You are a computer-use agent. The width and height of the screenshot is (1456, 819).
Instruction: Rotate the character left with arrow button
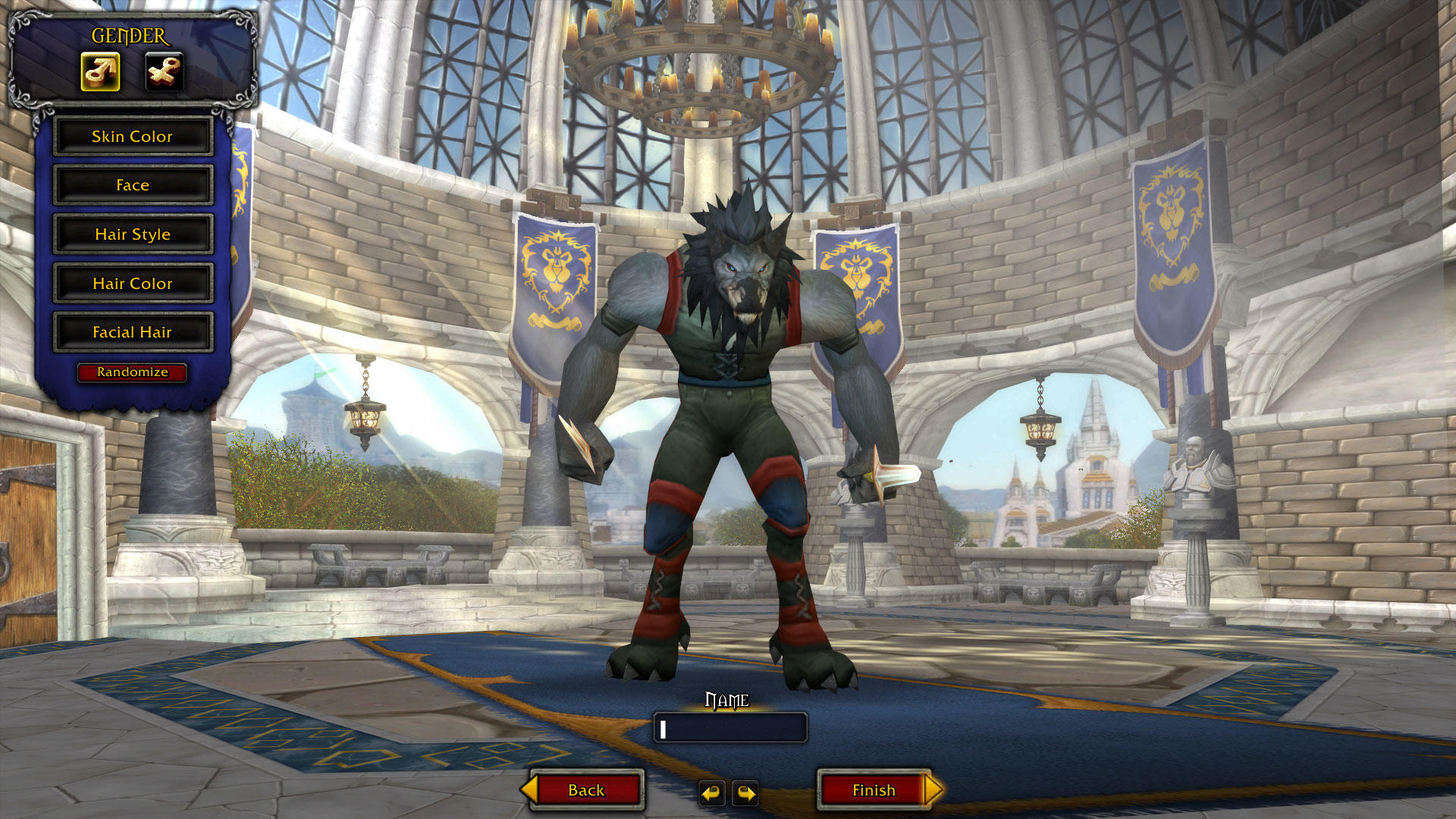coord(711,793)
